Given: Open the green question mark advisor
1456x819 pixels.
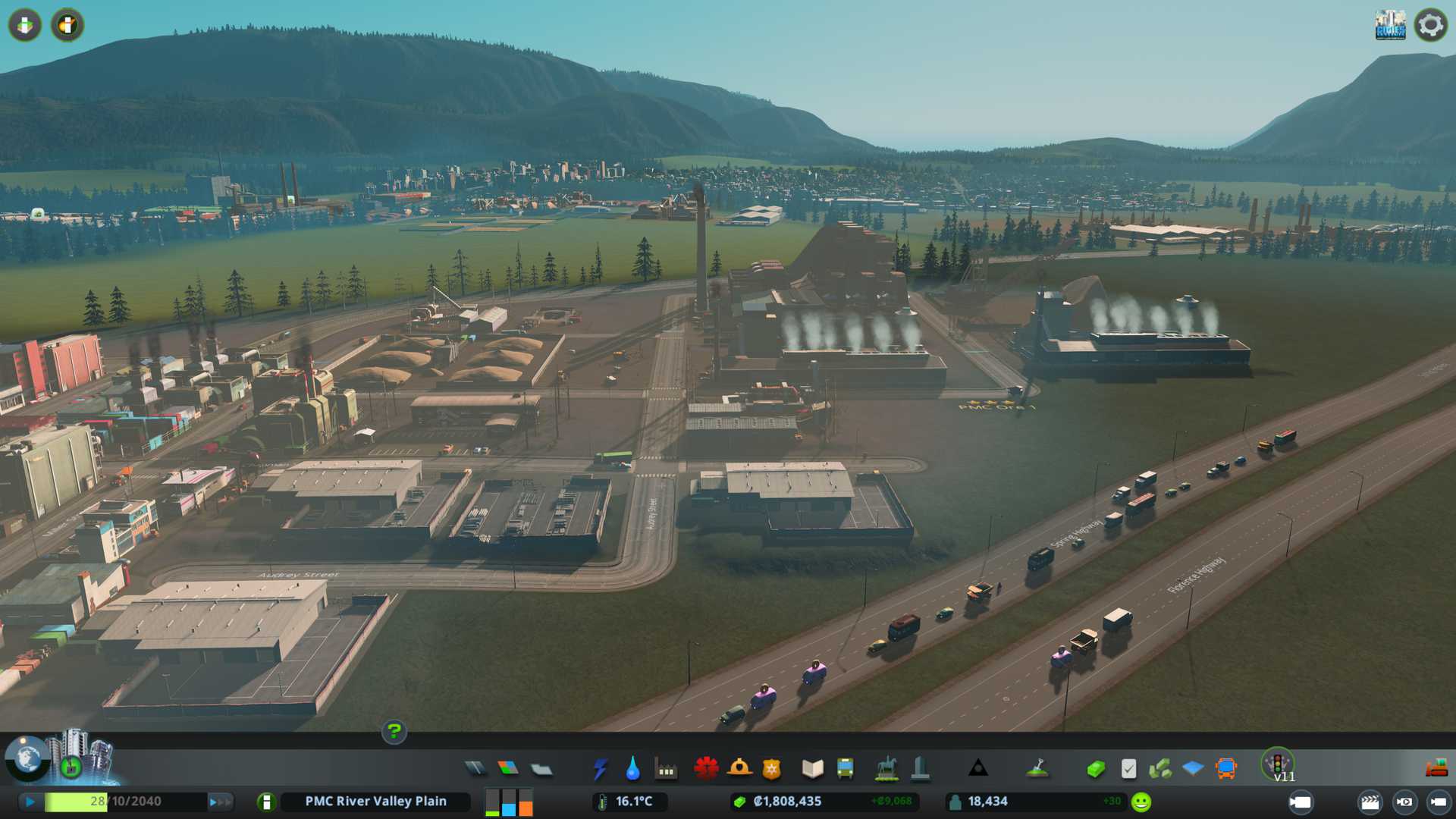Looking at the screenshot, I should 394,732.
